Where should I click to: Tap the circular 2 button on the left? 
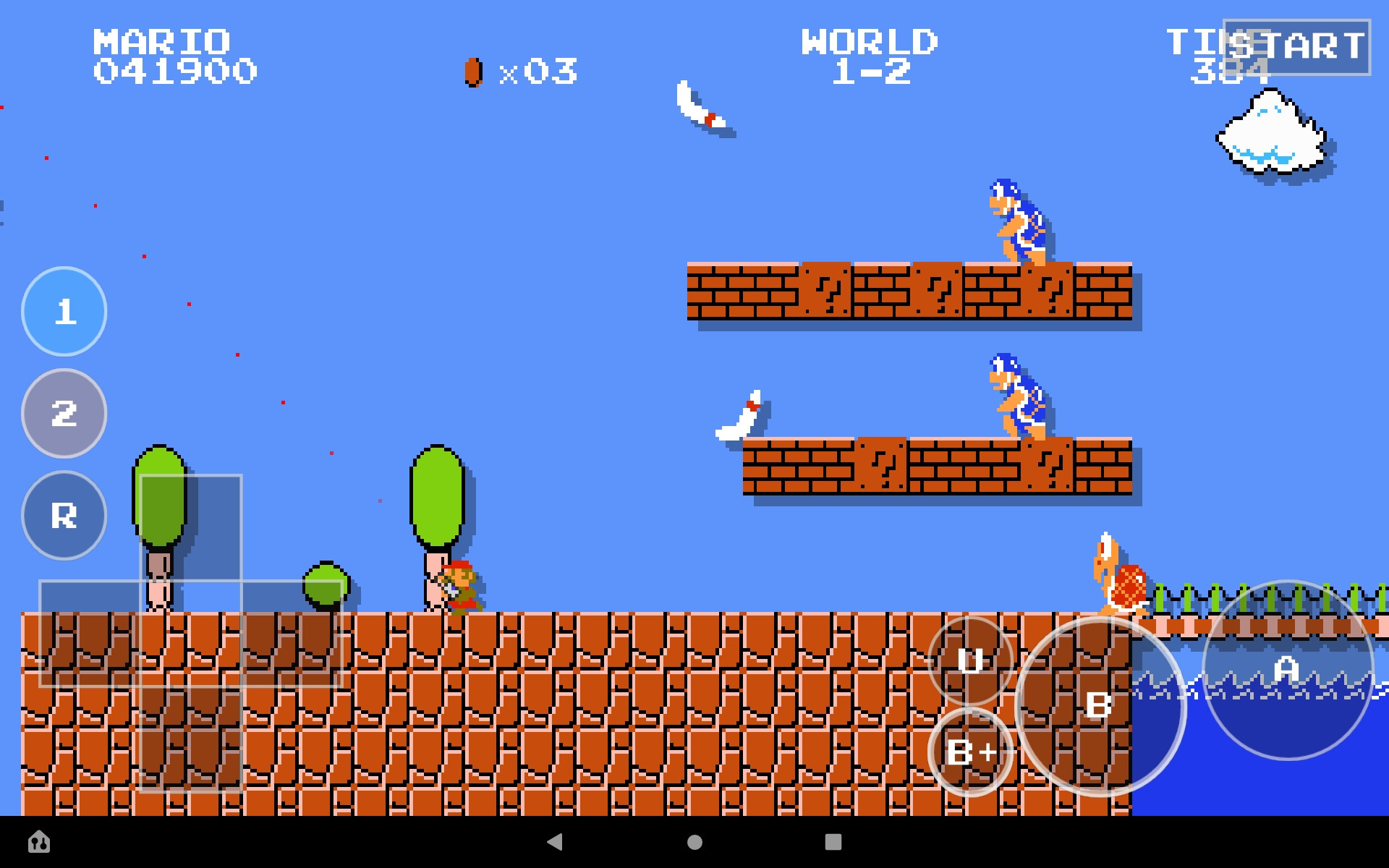pyautogui.click(x=64, y=414)
